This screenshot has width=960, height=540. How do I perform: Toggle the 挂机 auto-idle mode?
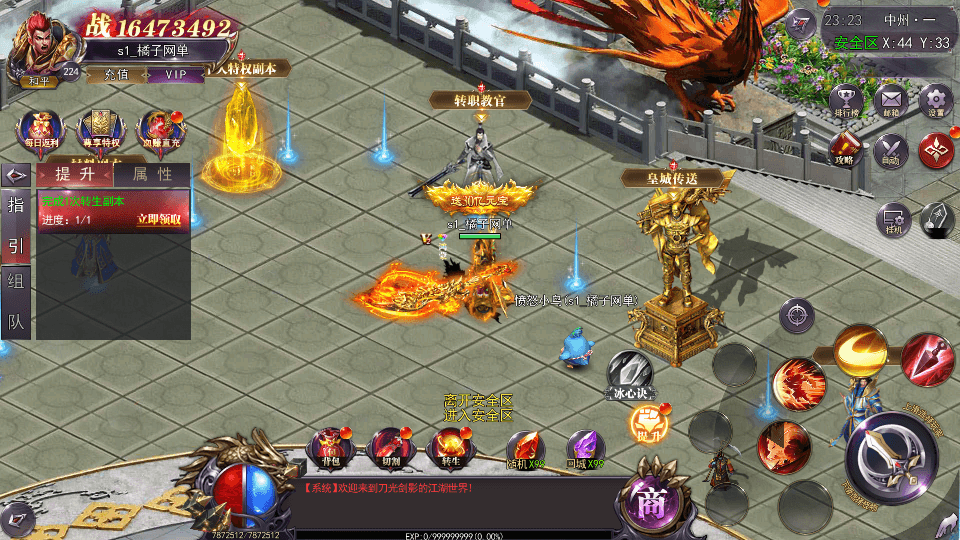click(892, 220)
